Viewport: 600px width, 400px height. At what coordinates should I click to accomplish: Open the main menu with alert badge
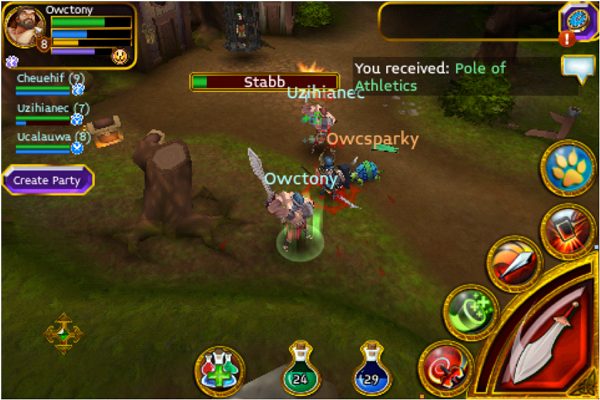(577, 22)
